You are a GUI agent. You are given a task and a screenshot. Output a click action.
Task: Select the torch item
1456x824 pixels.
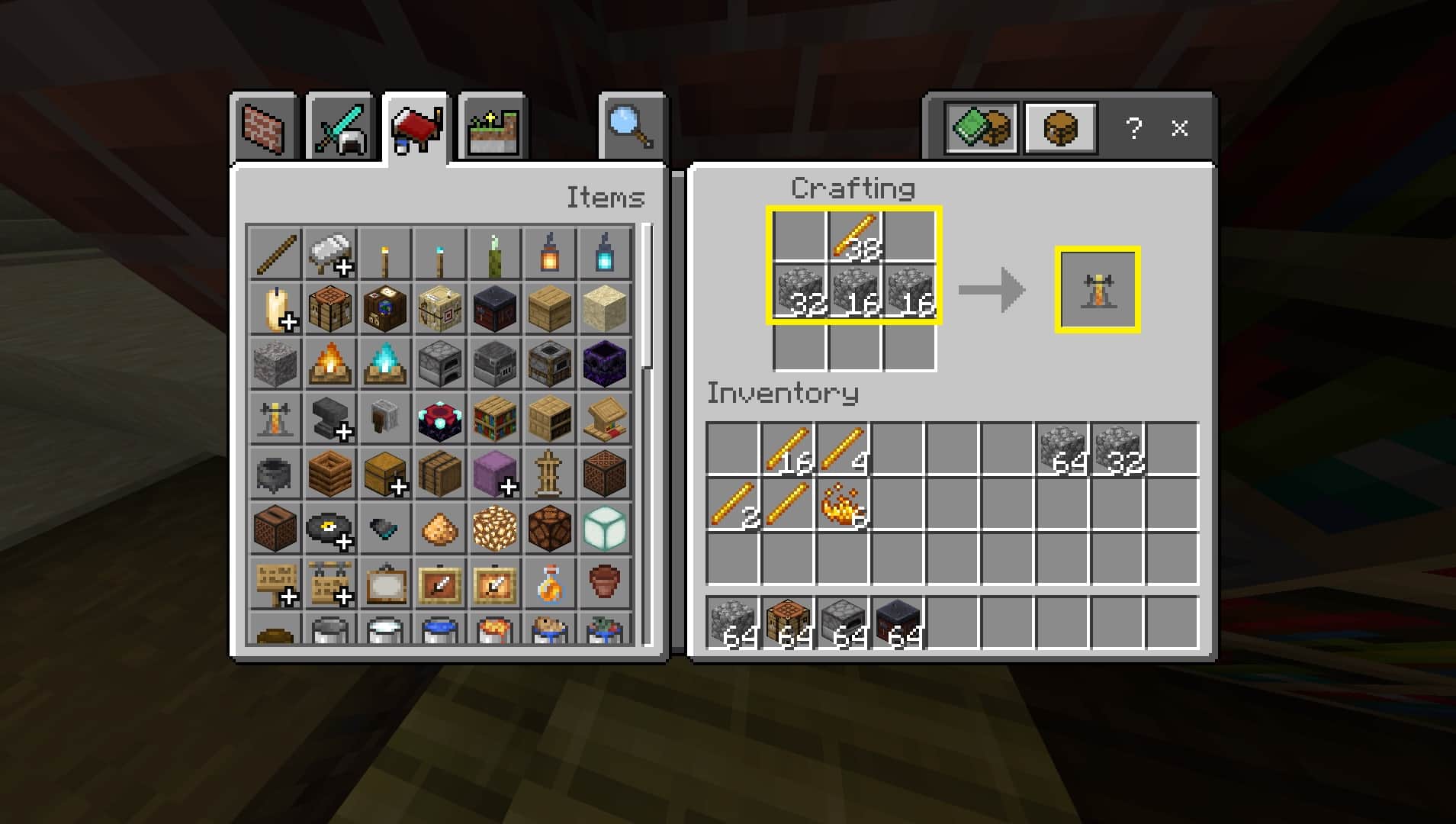click(385, 252)
